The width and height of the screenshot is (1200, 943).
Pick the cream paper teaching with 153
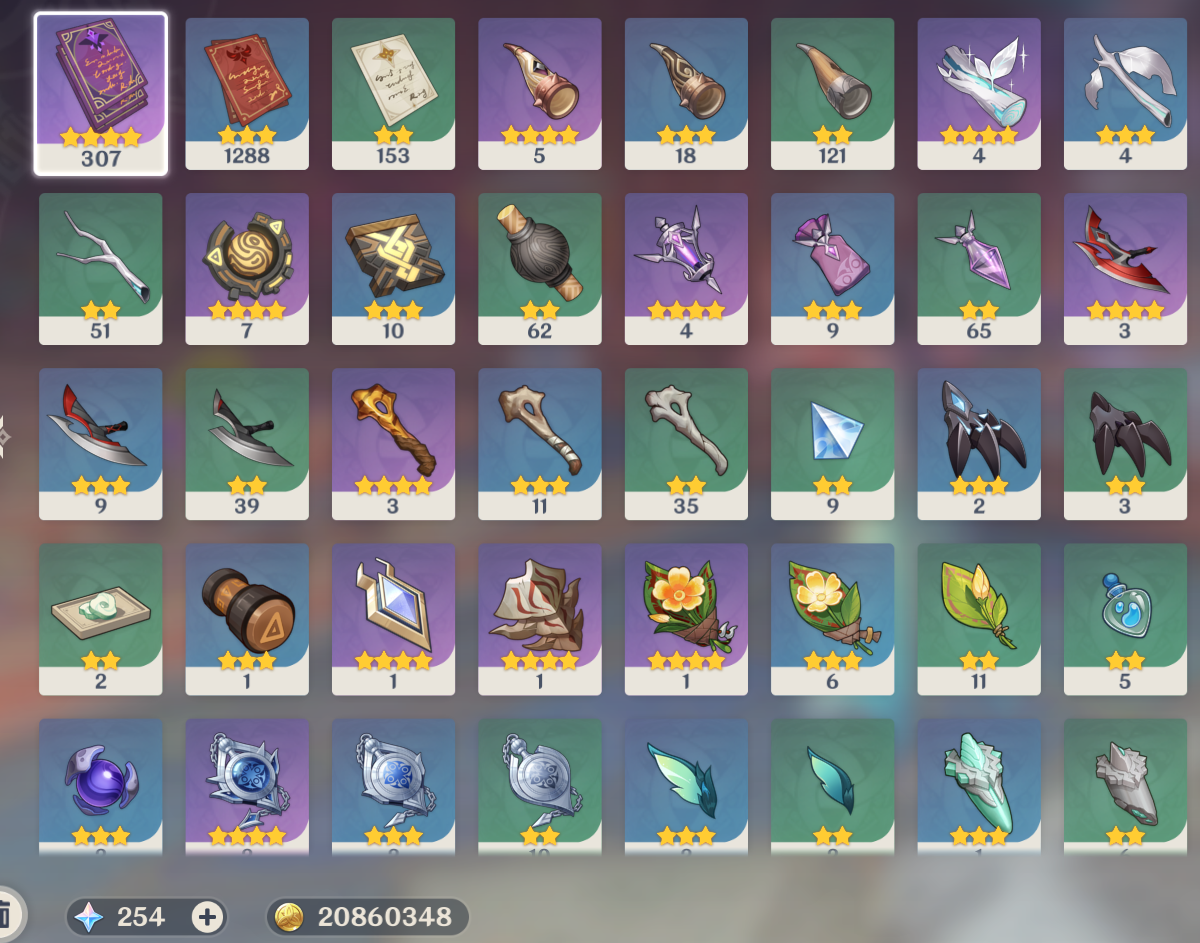[x=393, y=93]
